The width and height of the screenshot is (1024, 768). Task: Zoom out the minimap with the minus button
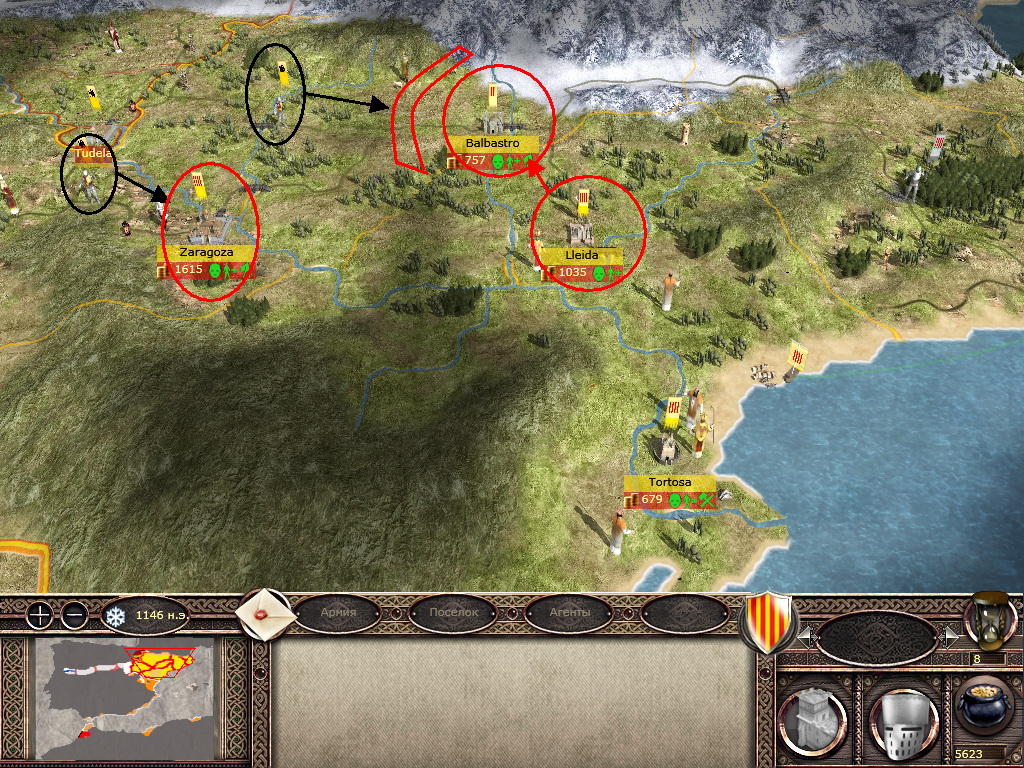(75, 615)
